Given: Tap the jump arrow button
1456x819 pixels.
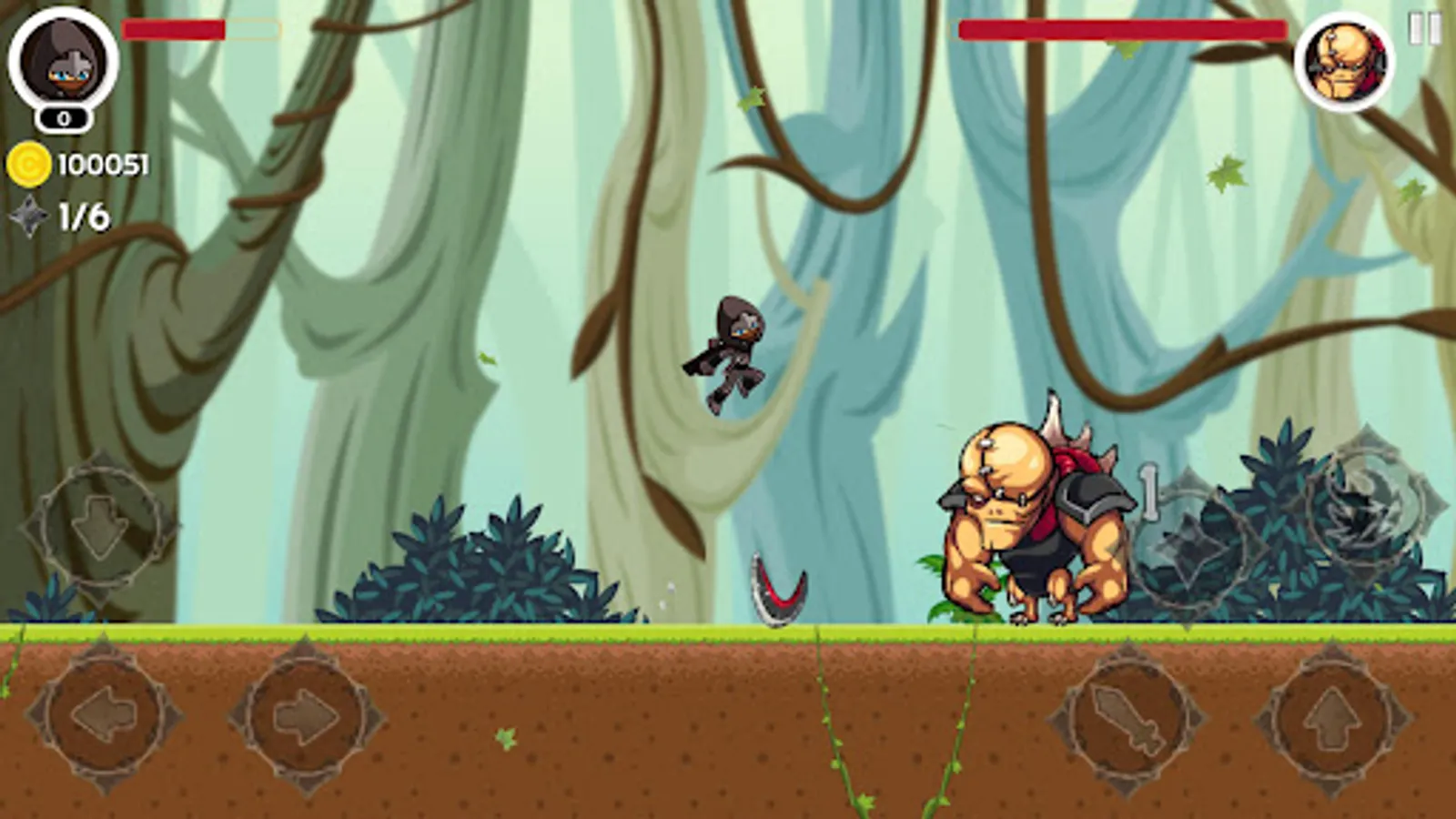Looking at the screenshot, I should tap(1333, 719).
